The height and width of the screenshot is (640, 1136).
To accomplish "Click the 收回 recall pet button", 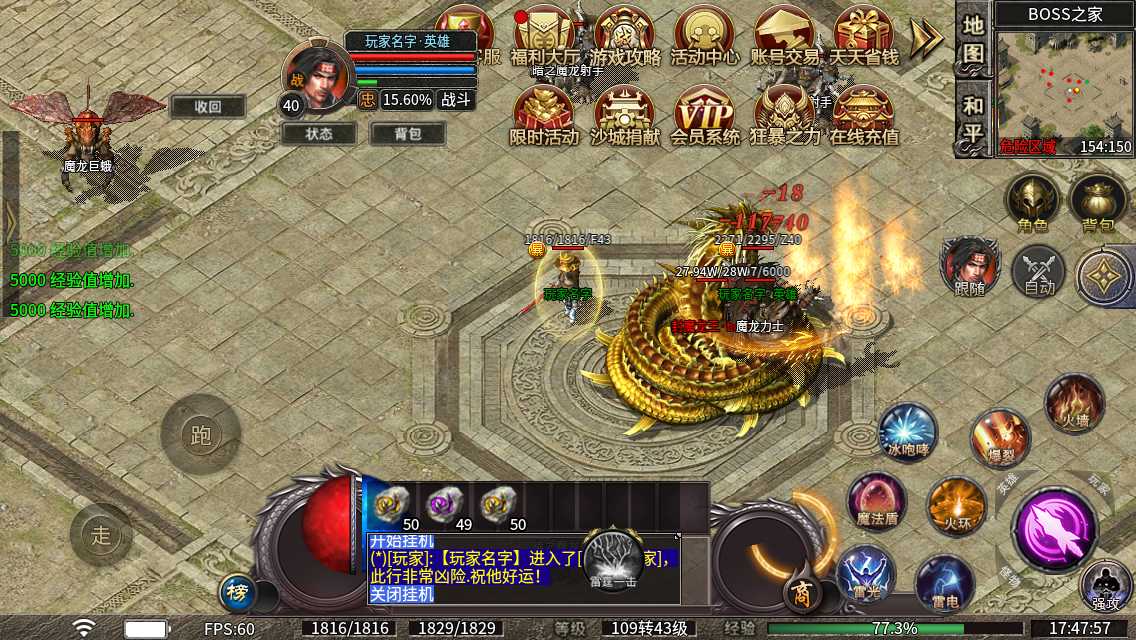I will click(x=207, y=107).
